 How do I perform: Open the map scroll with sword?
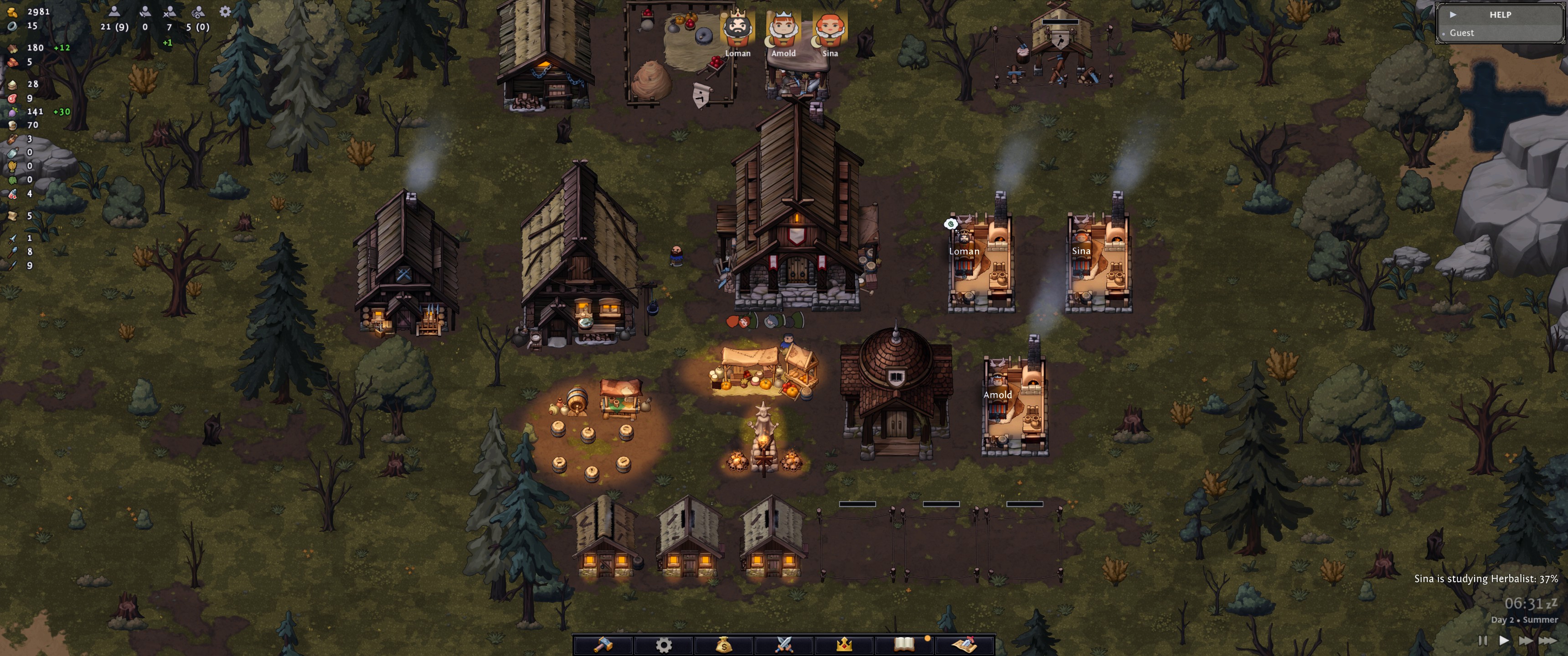click(x=964, y=644)
